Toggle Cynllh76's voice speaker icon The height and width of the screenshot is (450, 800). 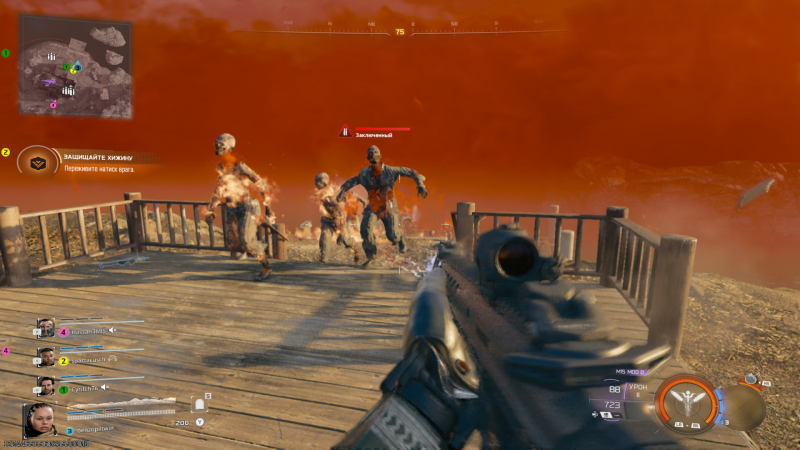103,387
